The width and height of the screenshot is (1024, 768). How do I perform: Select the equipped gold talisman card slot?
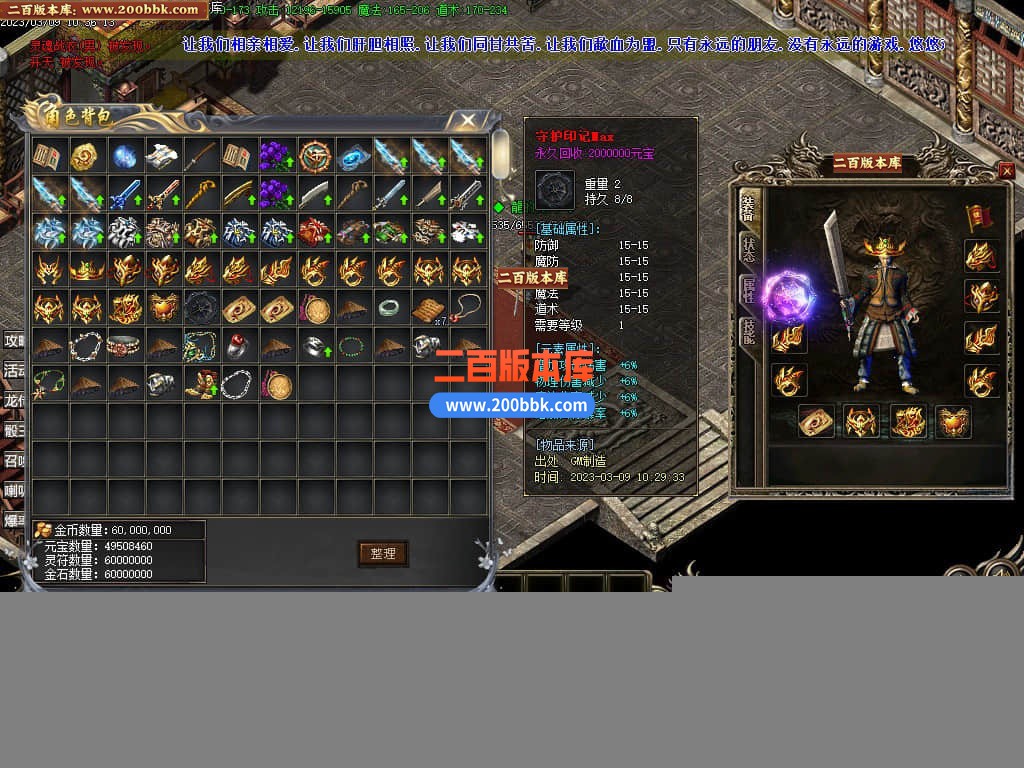pyautogui.click(x=817, y=421)
